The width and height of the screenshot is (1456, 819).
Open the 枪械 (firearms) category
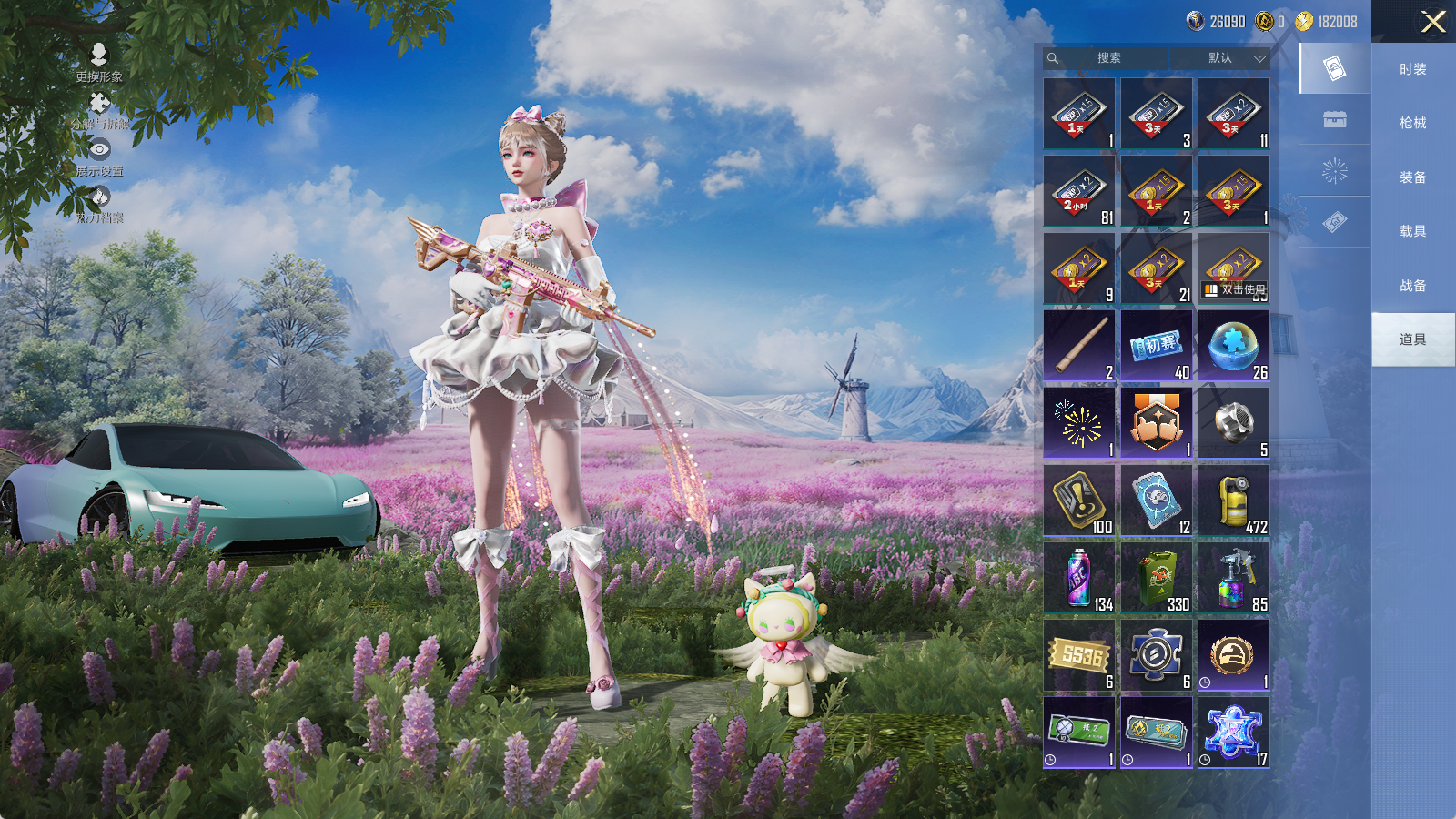(x=1412, y=123)
